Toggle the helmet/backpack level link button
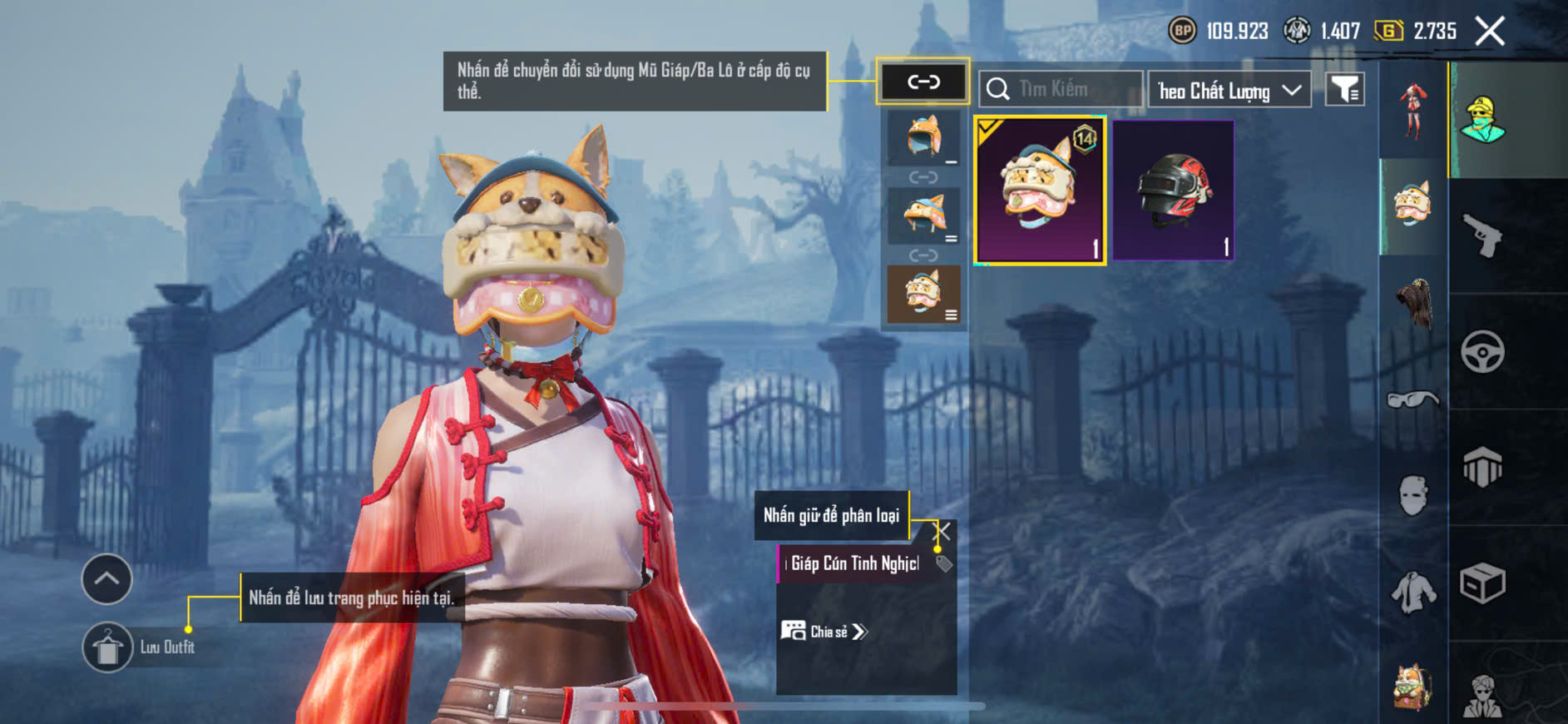 pyautogui.click(x=923, y=82)
